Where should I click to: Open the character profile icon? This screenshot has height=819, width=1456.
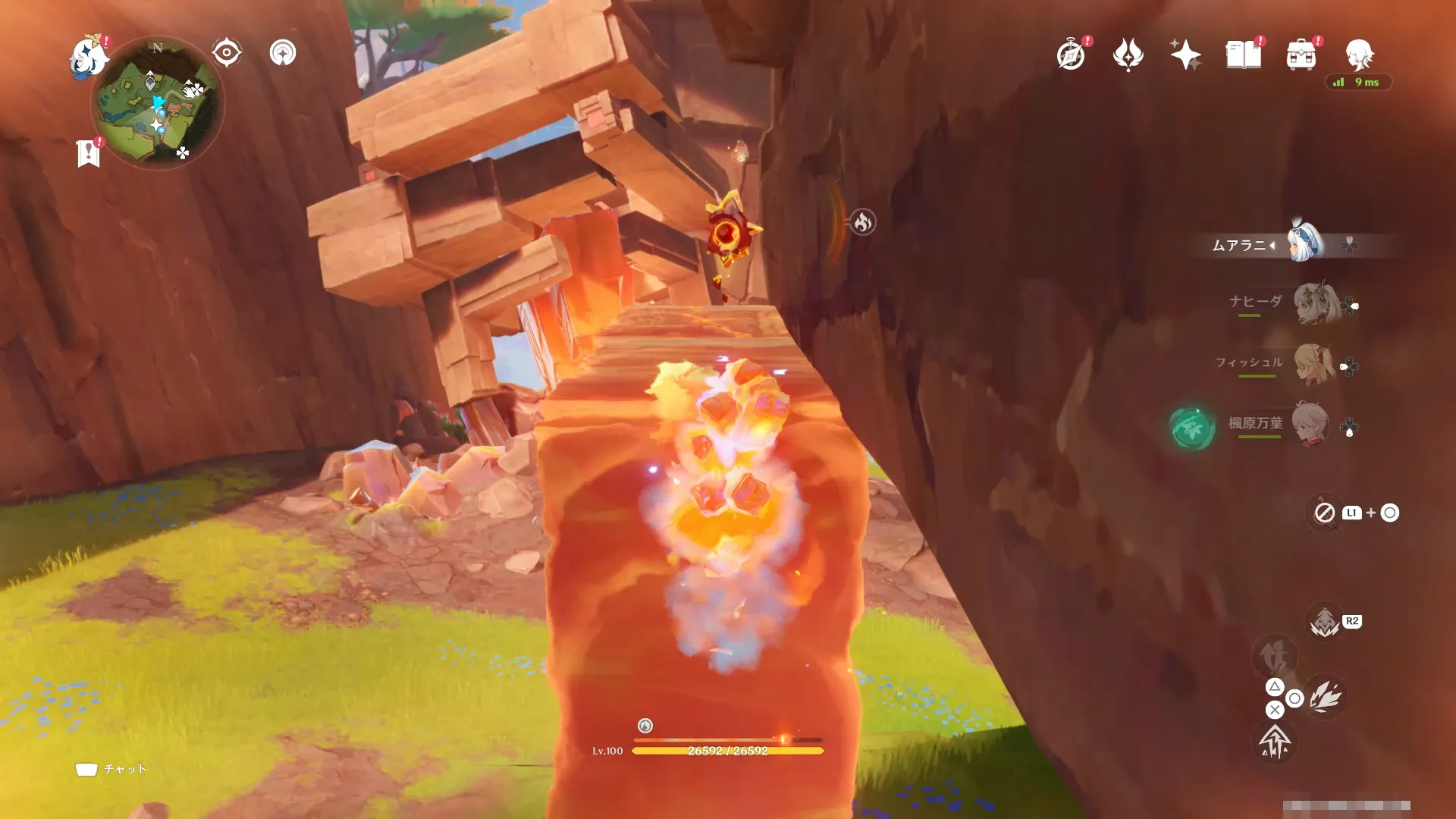click(1359, 55)
